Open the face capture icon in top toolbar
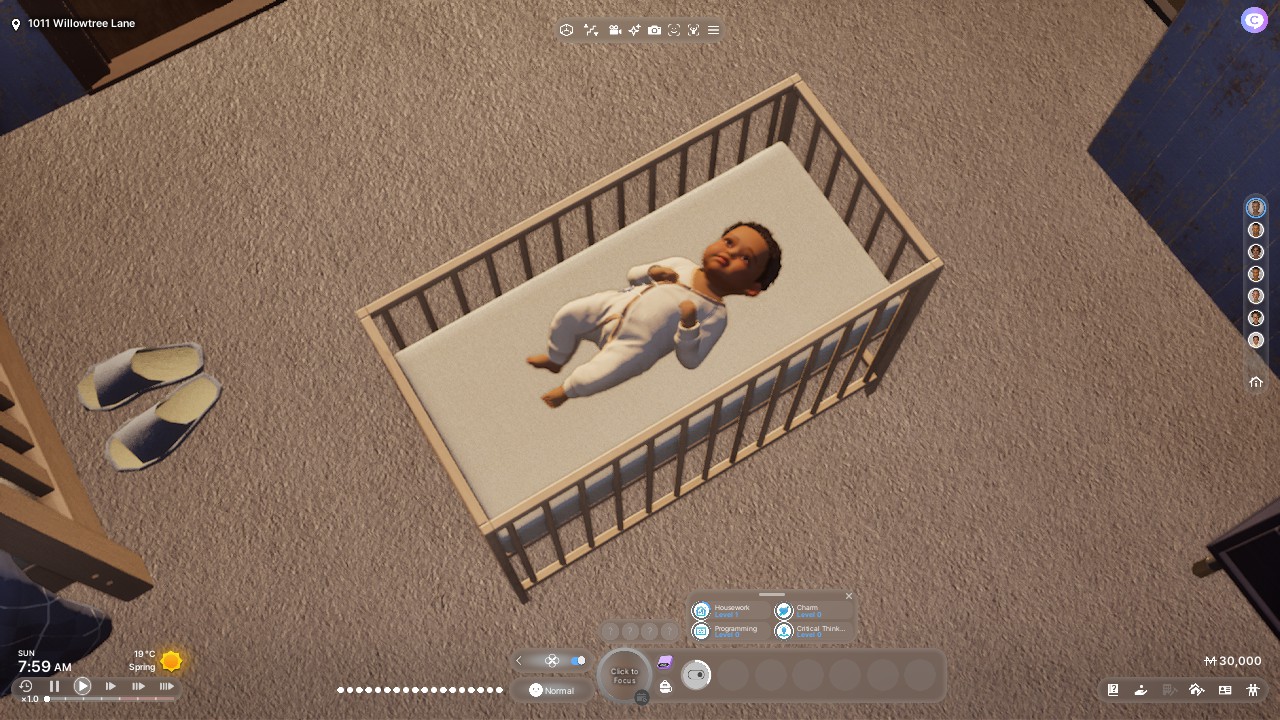The width and height of the screenshot is (1280, 720). 673,30
